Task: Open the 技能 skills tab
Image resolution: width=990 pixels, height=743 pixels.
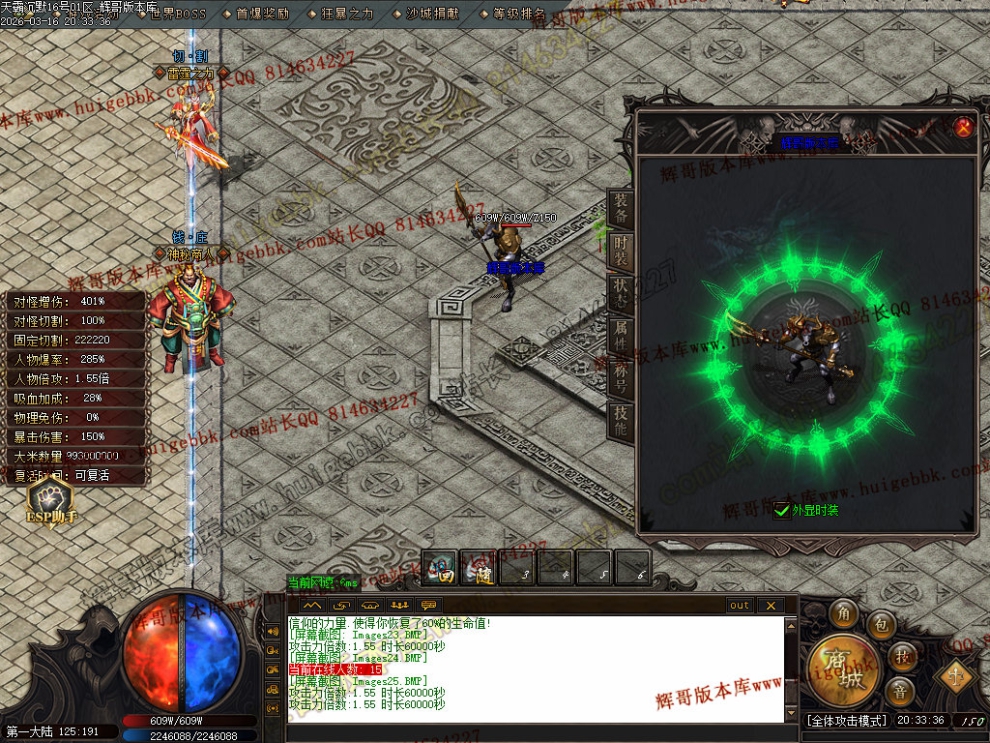Action: 621,424
